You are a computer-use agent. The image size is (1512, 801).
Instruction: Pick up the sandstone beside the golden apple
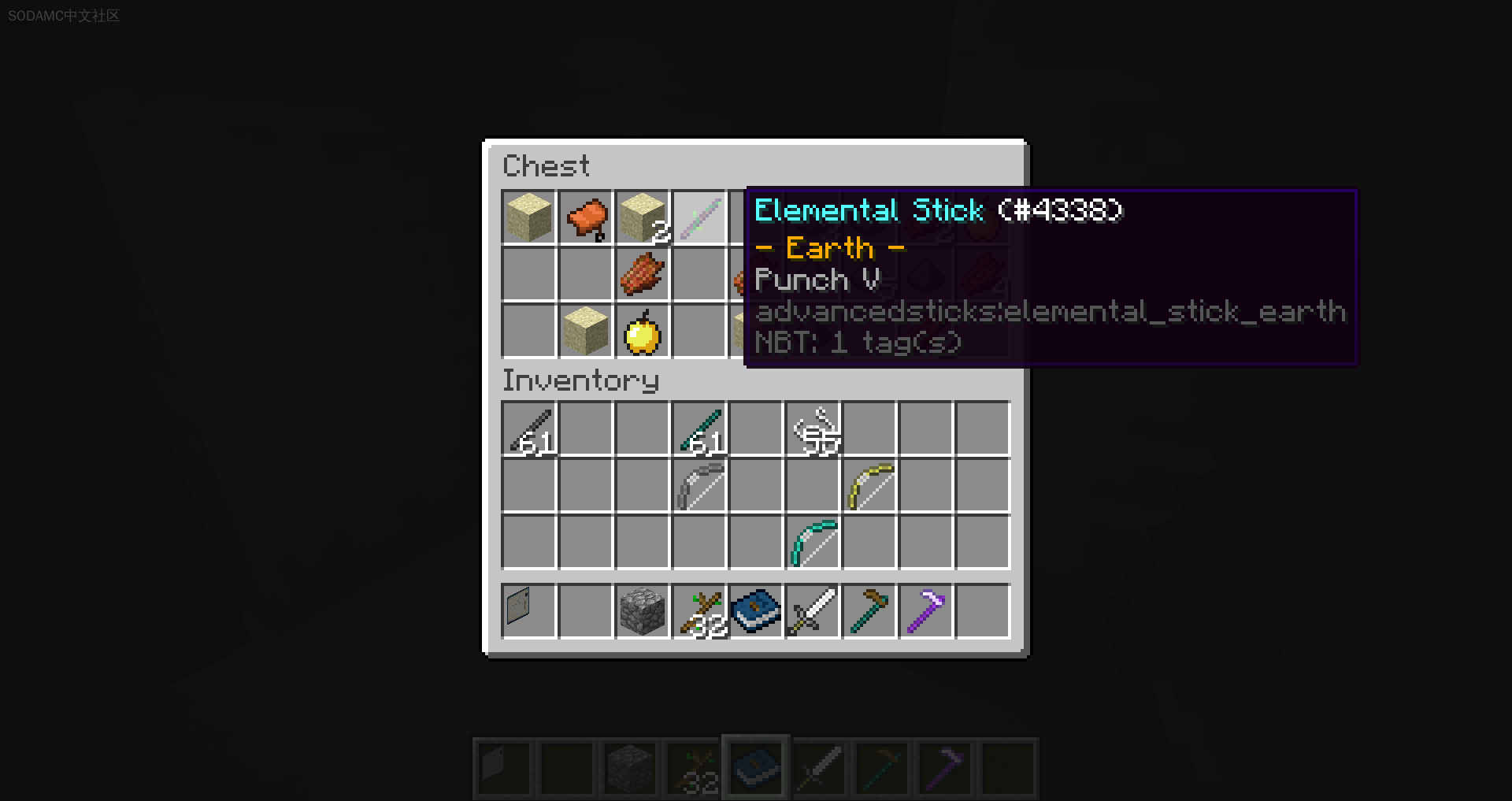click(x=586, y=331)
